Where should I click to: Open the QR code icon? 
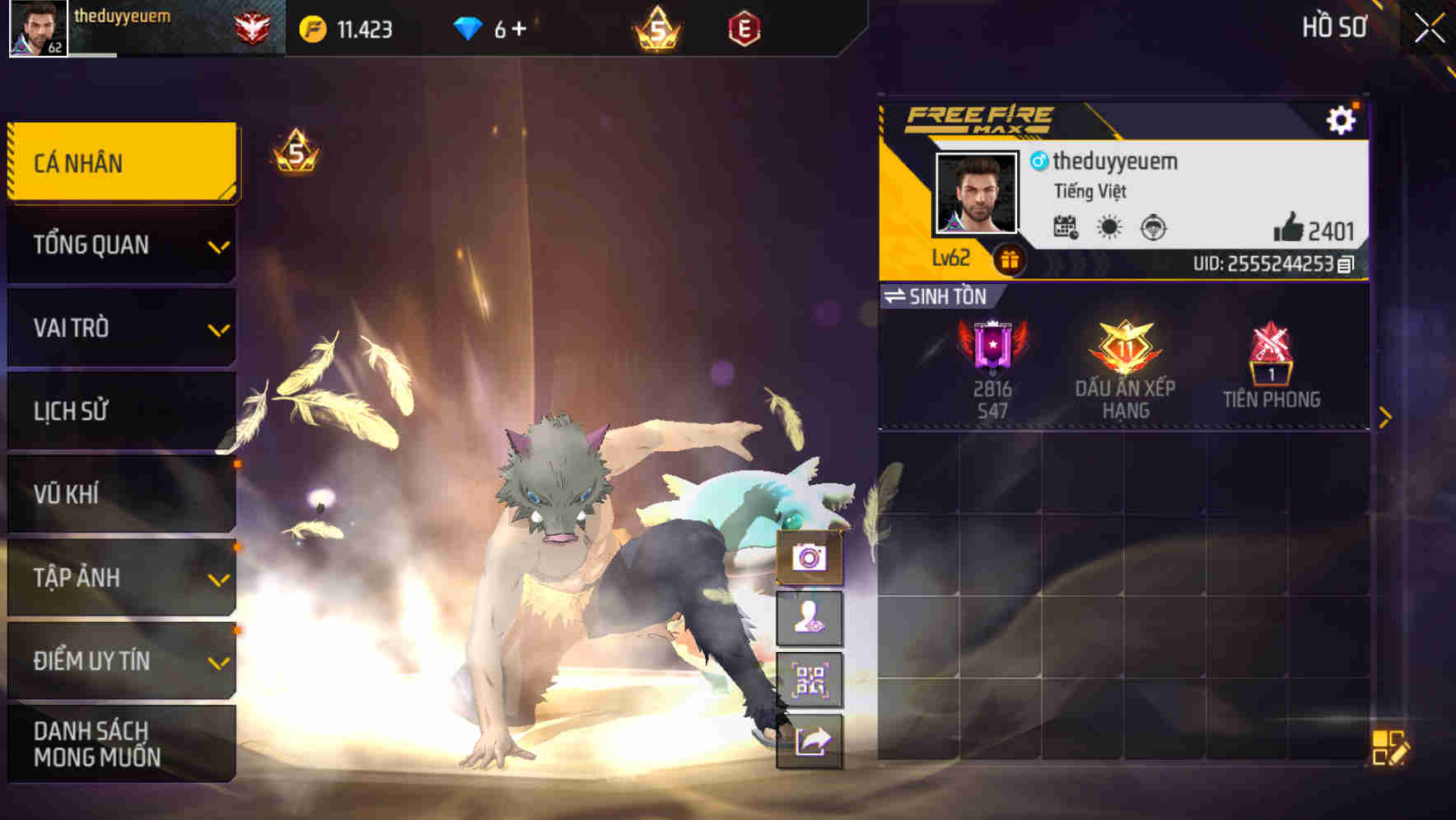[x=810, y=680]
